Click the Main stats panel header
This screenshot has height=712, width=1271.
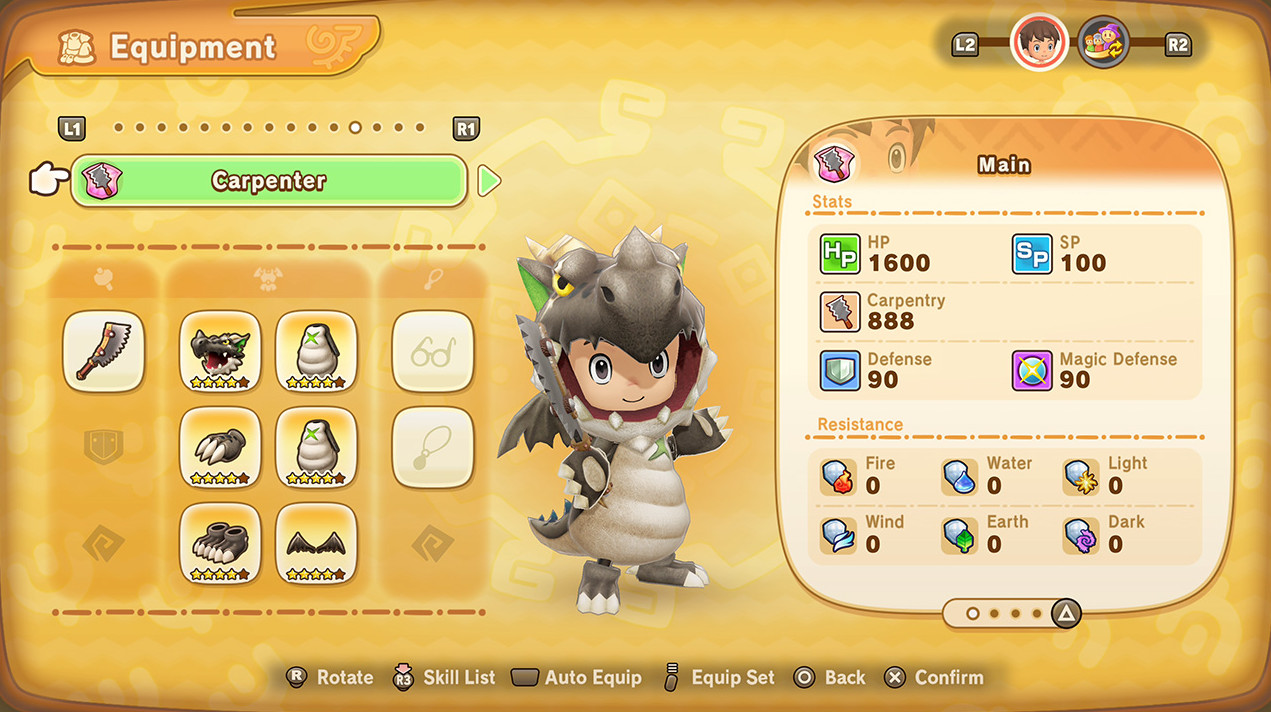pos(1004,165)
